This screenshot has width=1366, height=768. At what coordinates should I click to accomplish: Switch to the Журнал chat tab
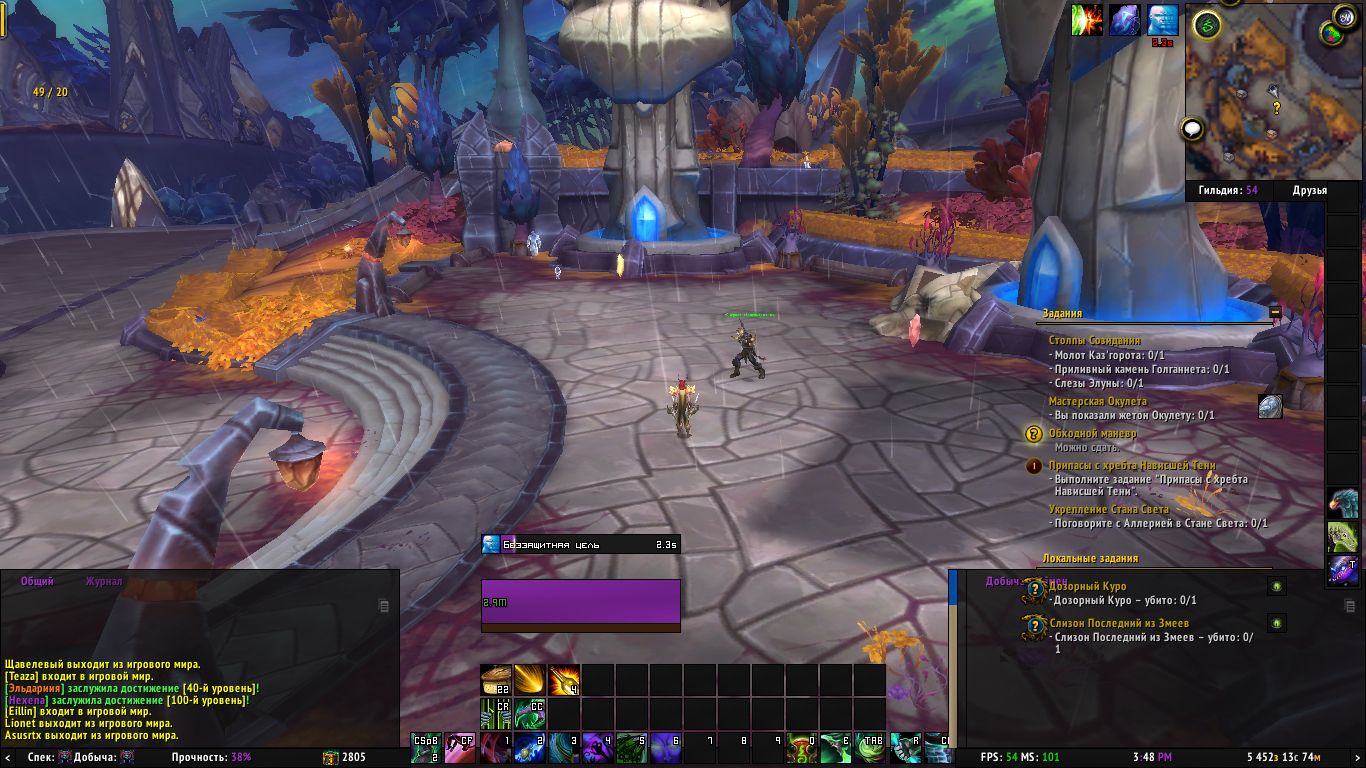coord(104,581)
